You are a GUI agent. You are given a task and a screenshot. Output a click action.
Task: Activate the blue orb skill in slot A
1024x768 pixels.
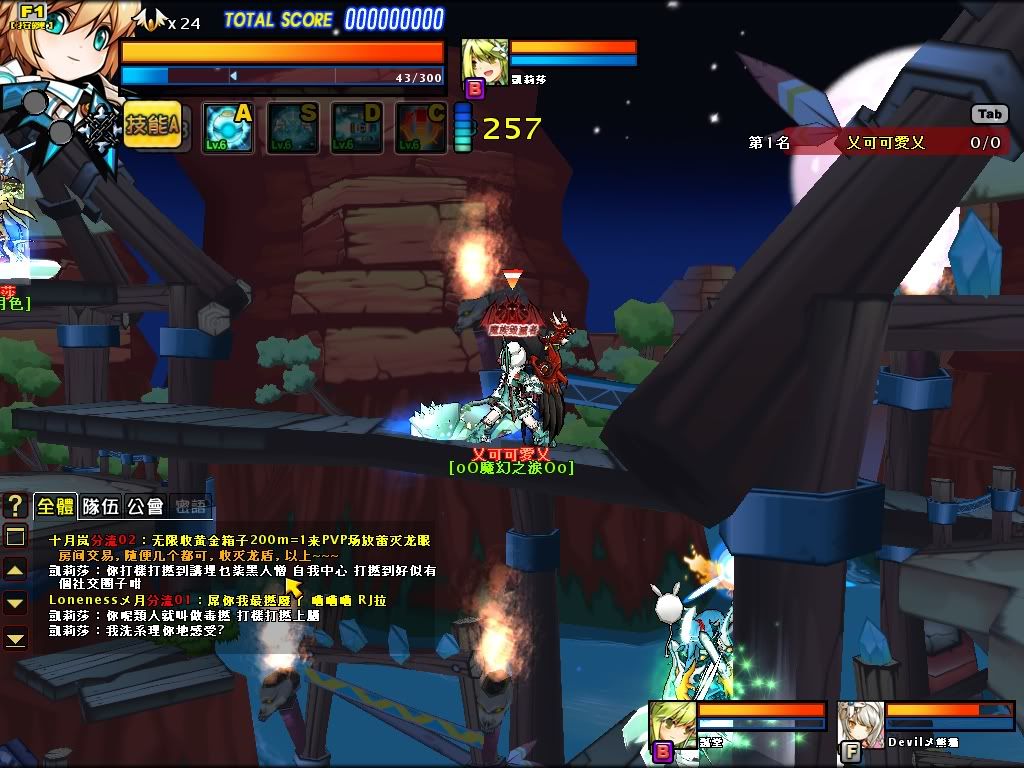228,128
